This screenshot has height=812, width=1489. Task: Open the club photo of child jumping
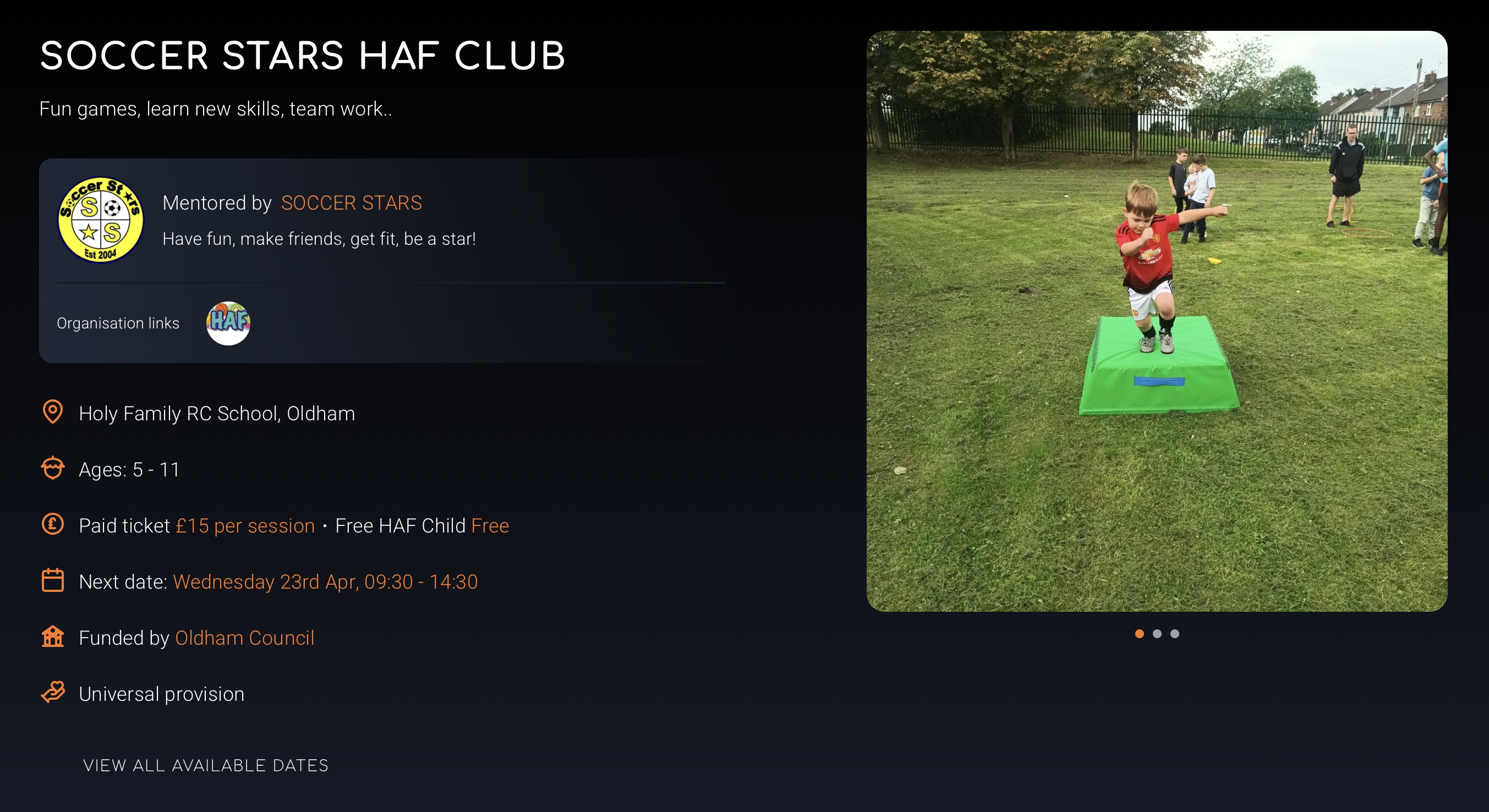1156,321
